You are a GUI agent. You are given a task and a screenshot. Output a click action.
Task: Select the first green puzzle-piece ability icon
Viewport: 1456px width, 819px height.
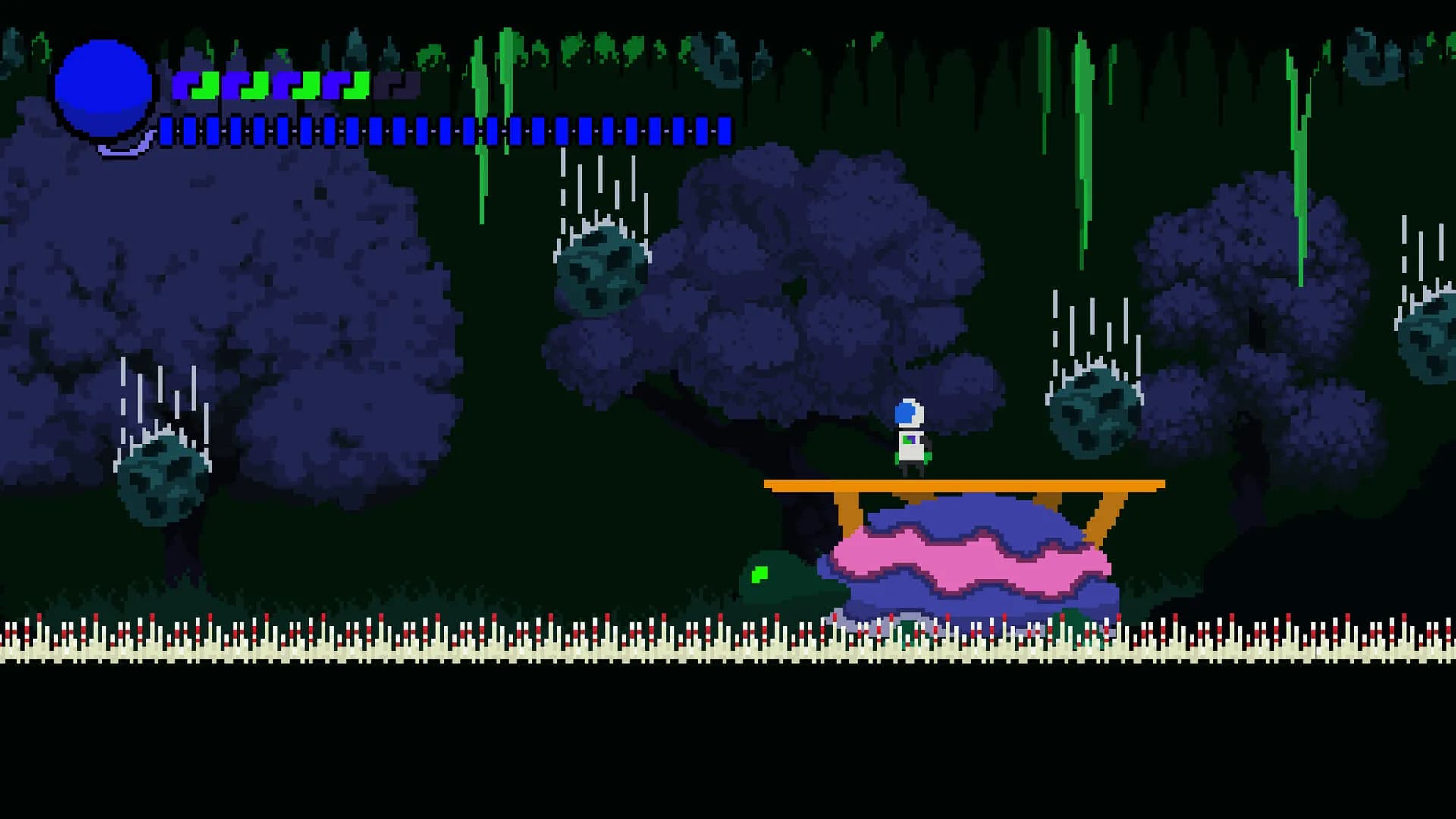tap(206, 85)
